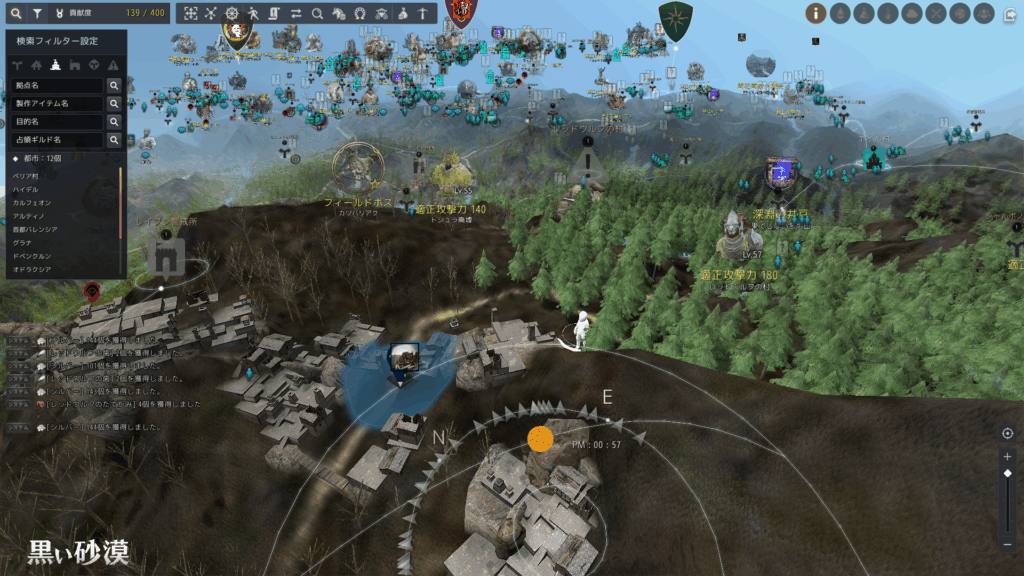Viewport: 1024px width, 576px height.
Task: Choose オドラクシア in the city list
Action: tap(30, 270)
